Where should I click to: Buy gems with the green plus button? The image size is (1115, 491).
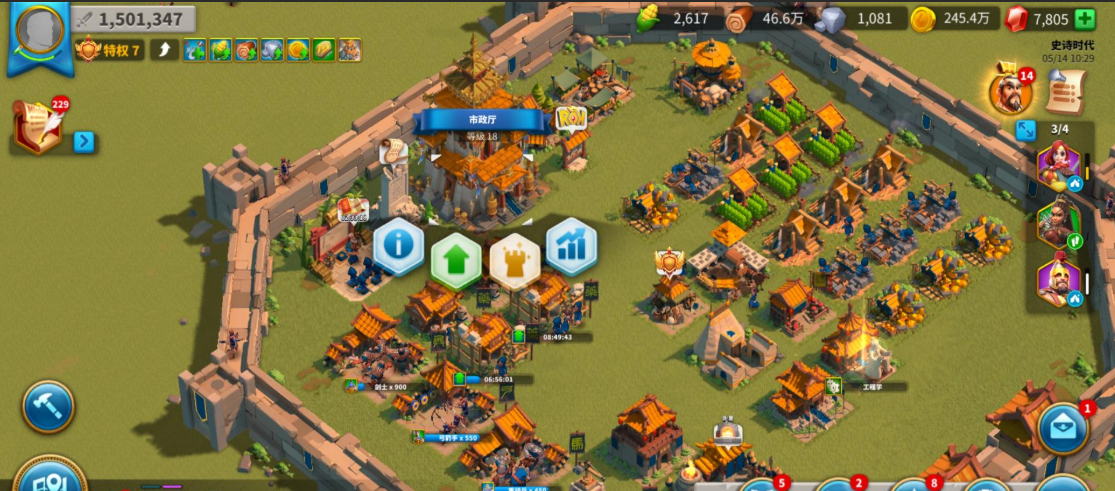[x=1084, y=19]
